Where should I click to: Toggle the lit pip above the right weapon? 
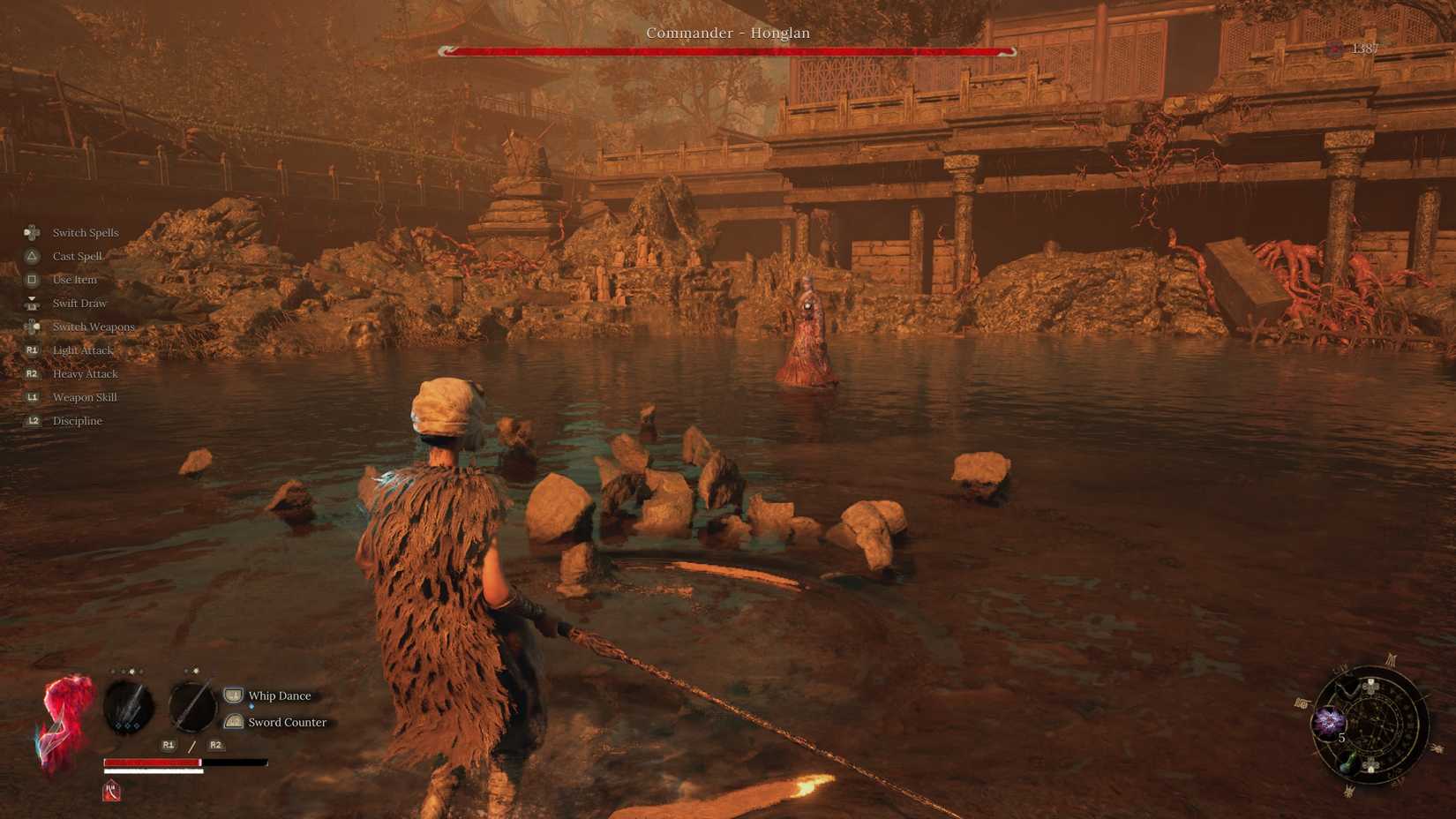196,671
